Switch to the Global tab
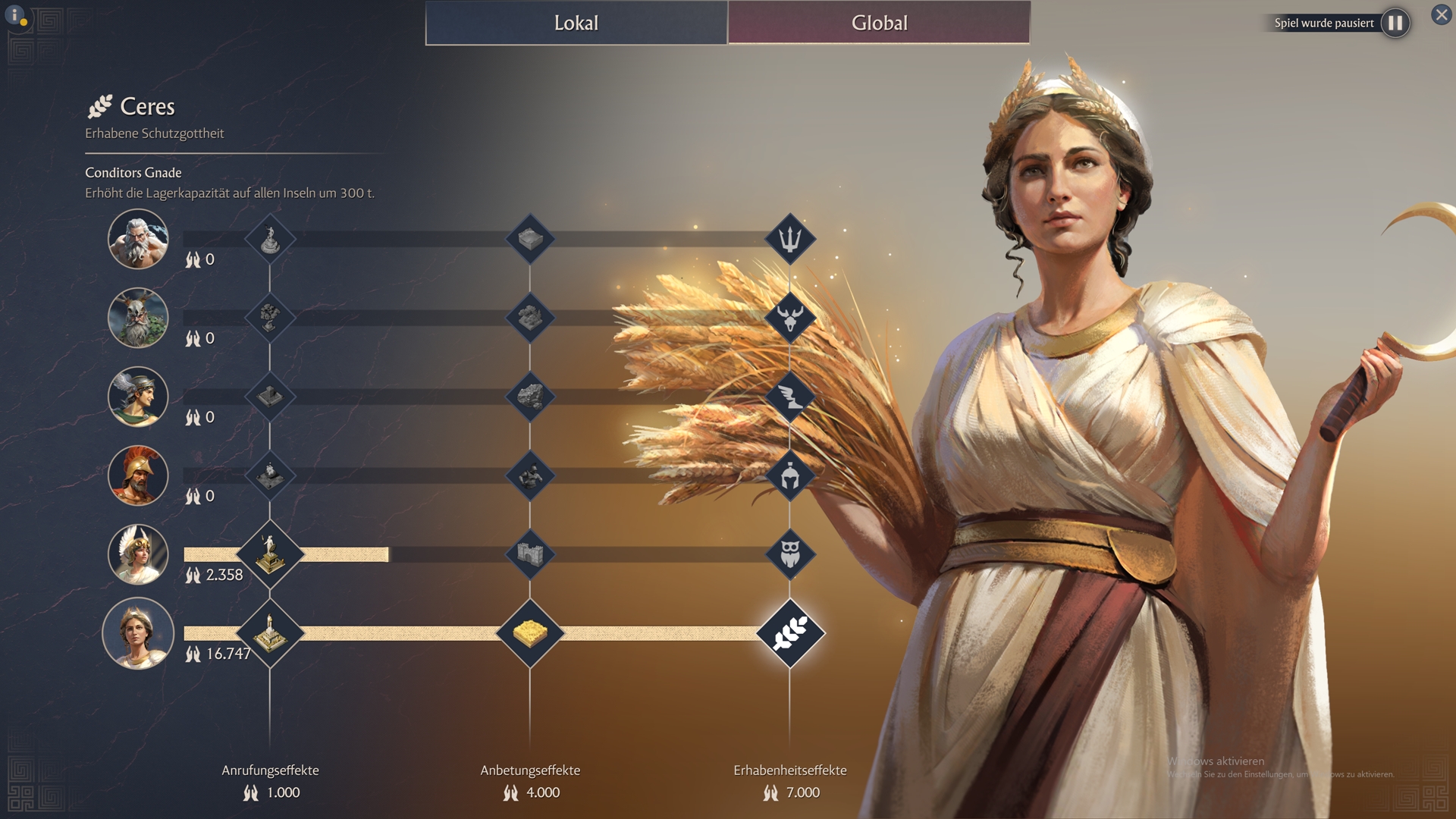Image resolution: width=1456 pixels, height=819 pixels. click(879, 23)
